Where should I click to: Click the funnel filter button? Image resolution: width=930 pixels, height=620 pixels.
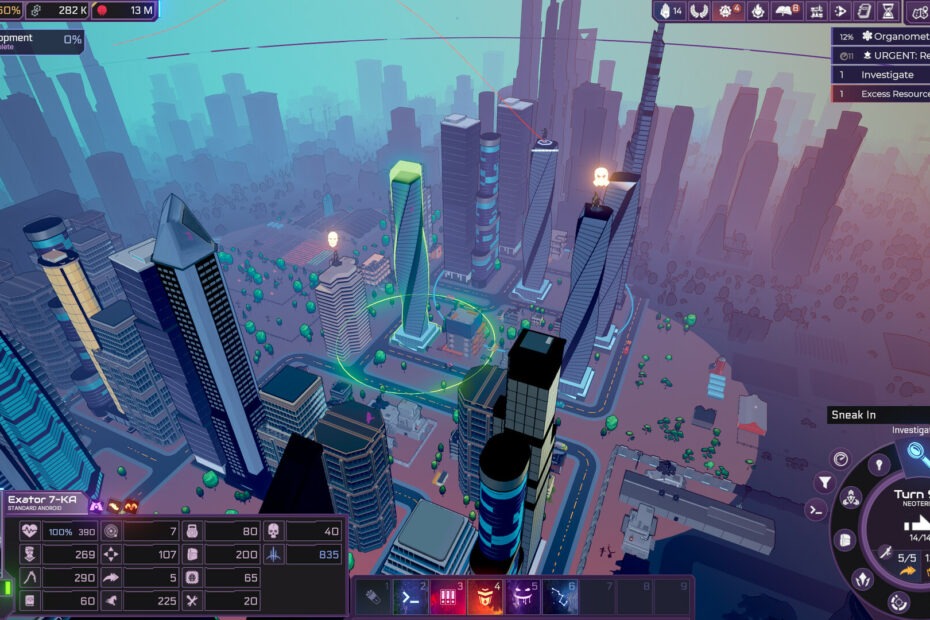[825, 482]
